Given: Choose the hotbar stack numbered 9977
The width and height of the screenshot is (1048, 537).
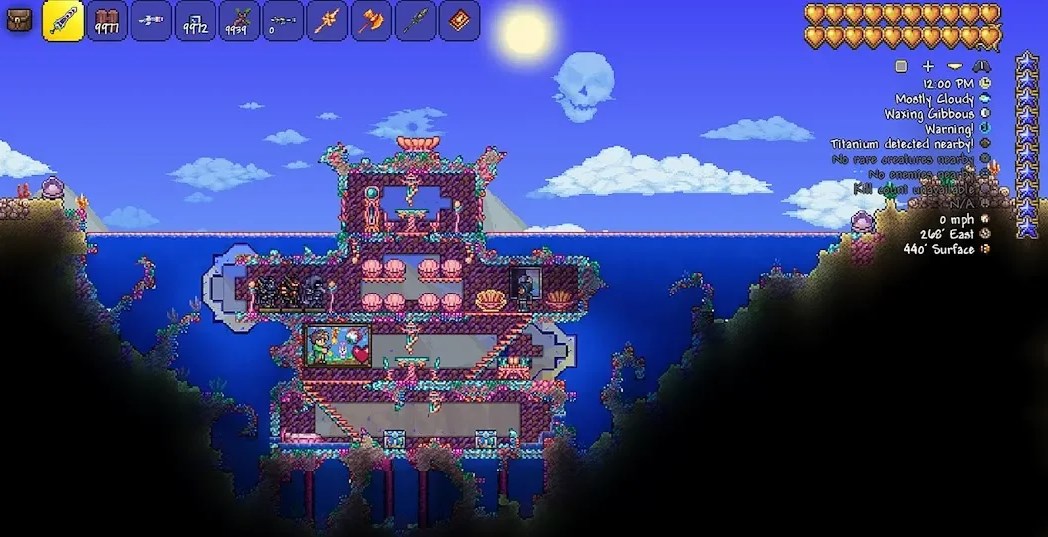Looking at the screenshot, I should pos(107,21).
